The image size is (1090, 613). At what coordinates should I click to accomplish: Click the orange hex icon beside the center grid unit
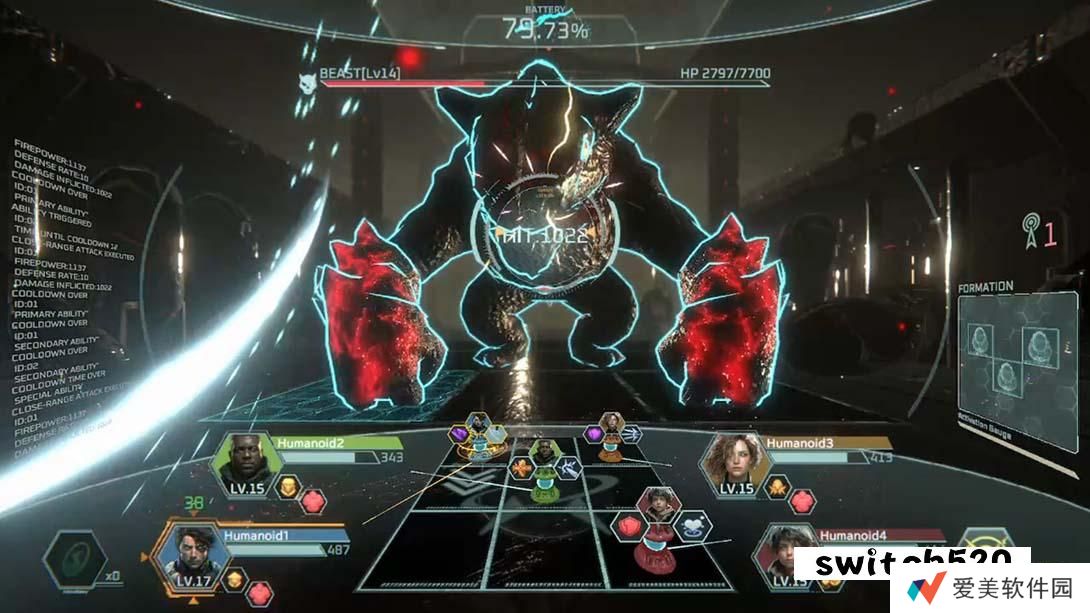[x=520, y=467]
